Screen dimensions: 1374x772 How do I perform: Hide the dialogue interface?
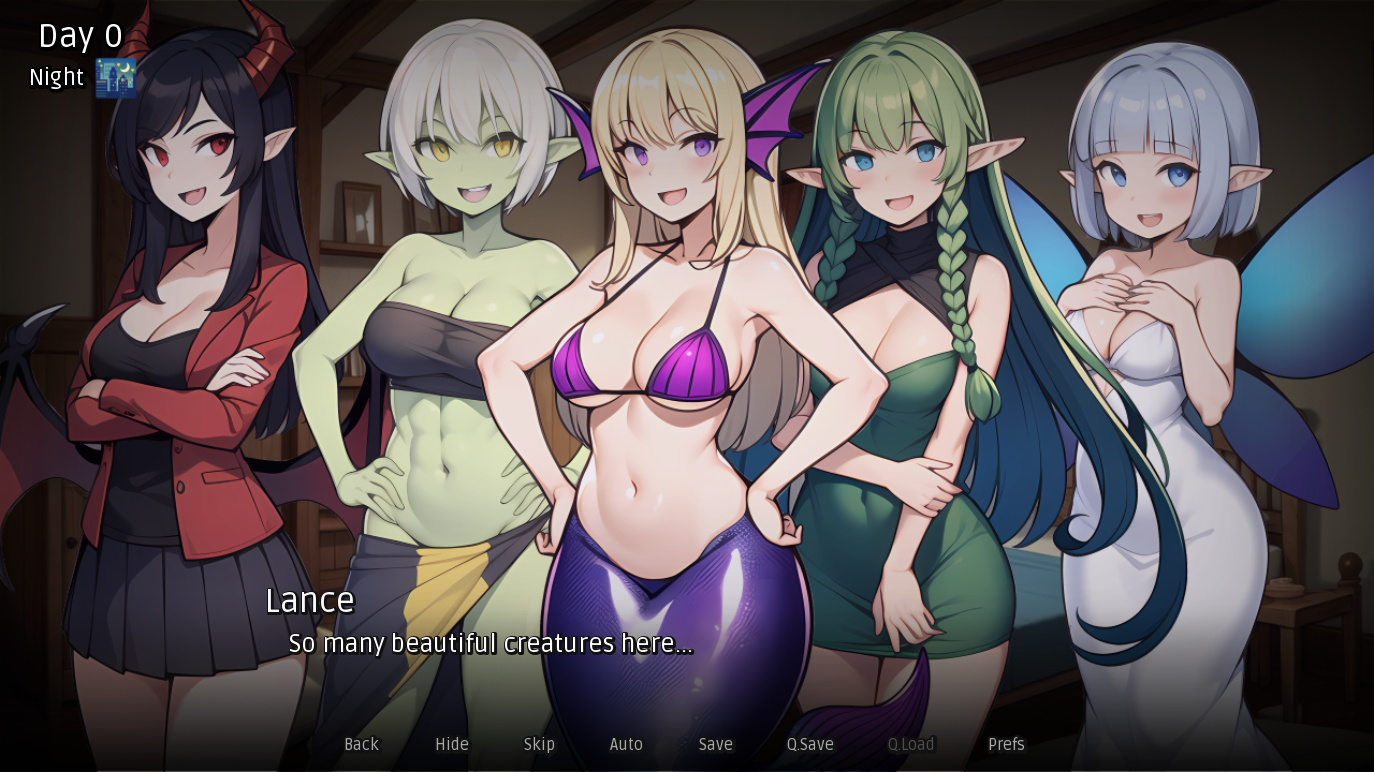(x=452, y=744)
